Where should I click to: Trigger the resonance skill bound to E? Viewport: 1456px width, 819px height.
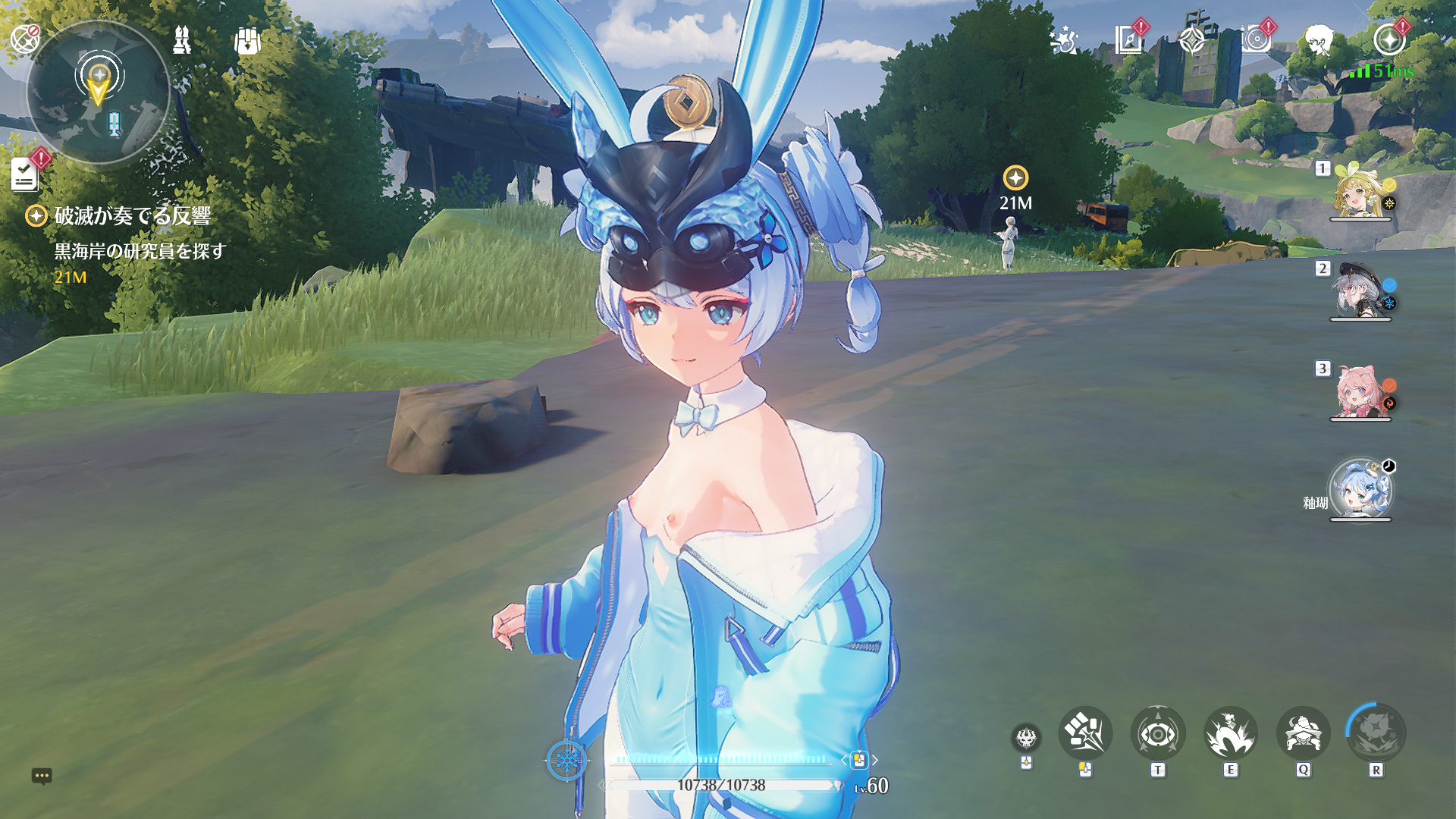point(1230,733)
